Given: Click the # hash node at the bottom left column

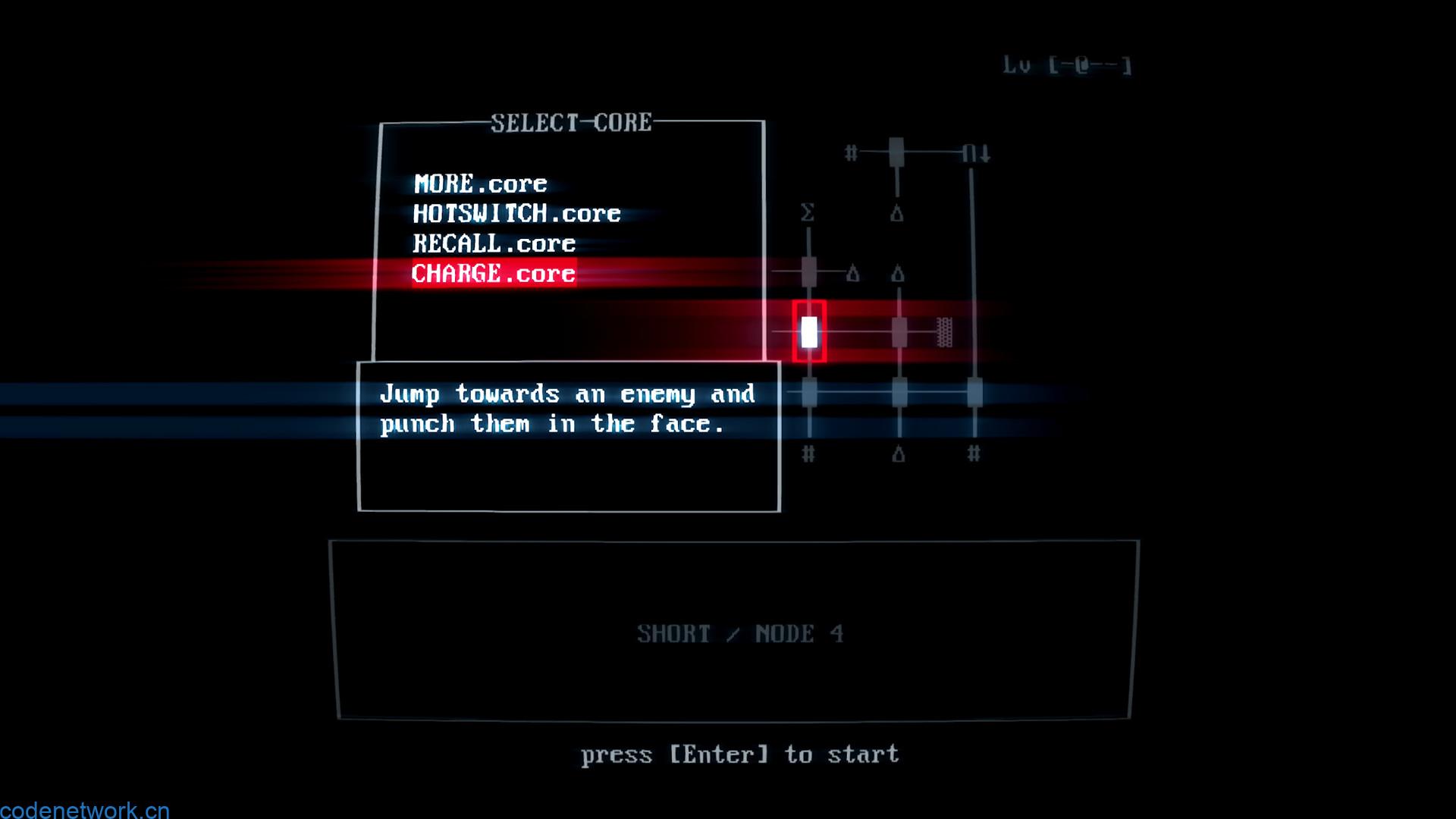Looking at the screenshot, I should (x=808, y=455).
